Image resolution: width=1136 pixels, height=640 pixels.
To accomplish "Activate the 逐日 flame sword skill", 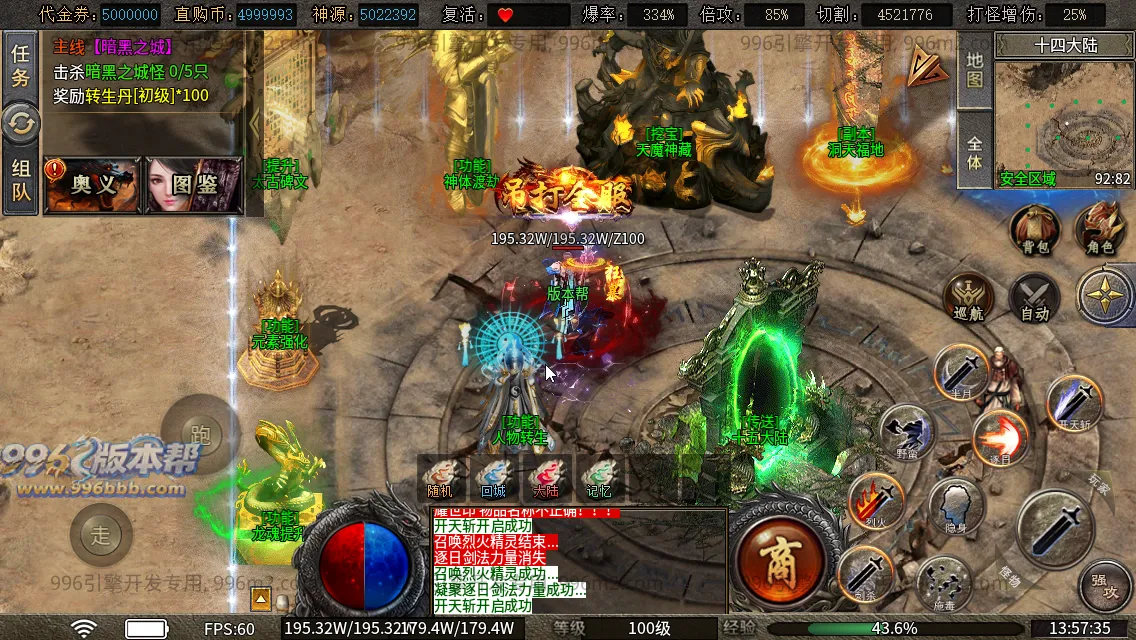I will [999, 438].
